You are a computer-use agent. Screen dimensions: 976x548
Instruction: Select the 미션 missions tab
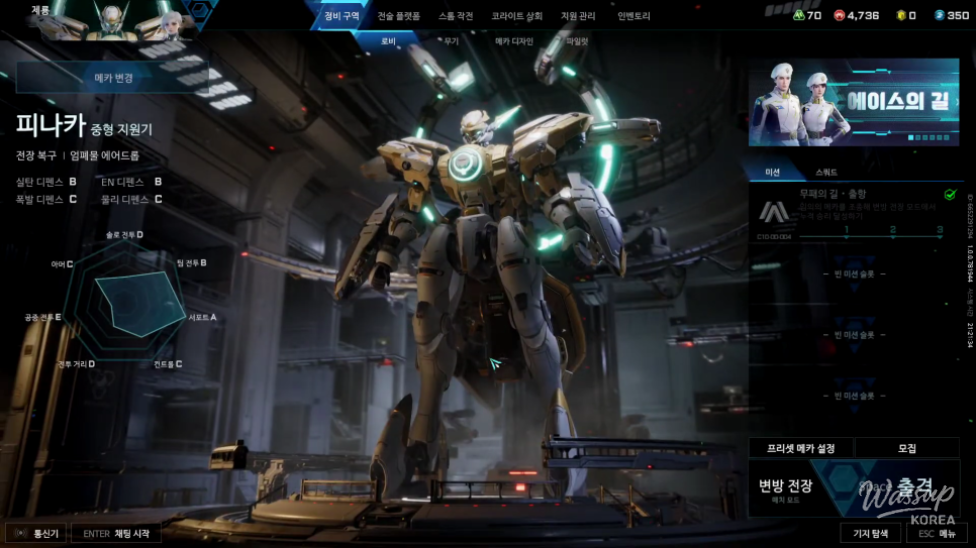point(773,172)
